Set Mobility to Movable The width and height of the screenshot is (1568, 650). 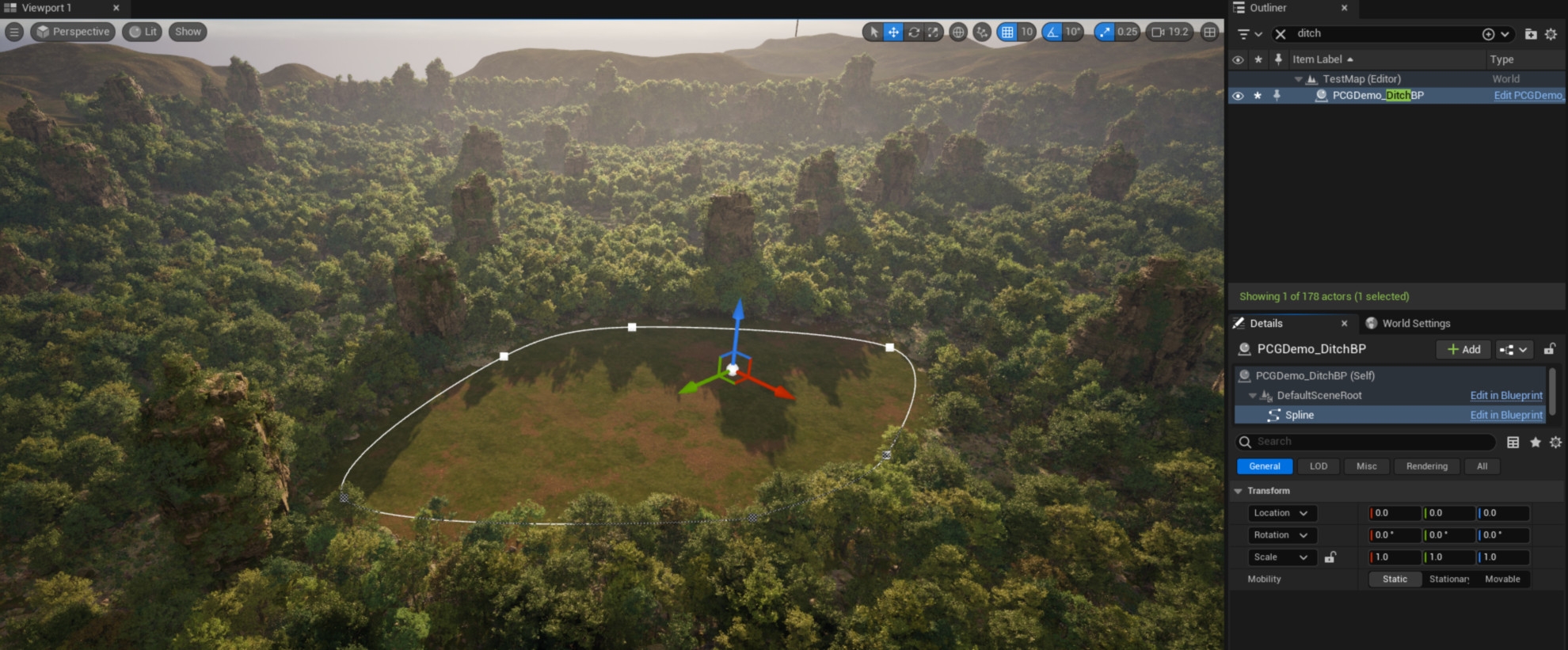(x=1501, y=580)
